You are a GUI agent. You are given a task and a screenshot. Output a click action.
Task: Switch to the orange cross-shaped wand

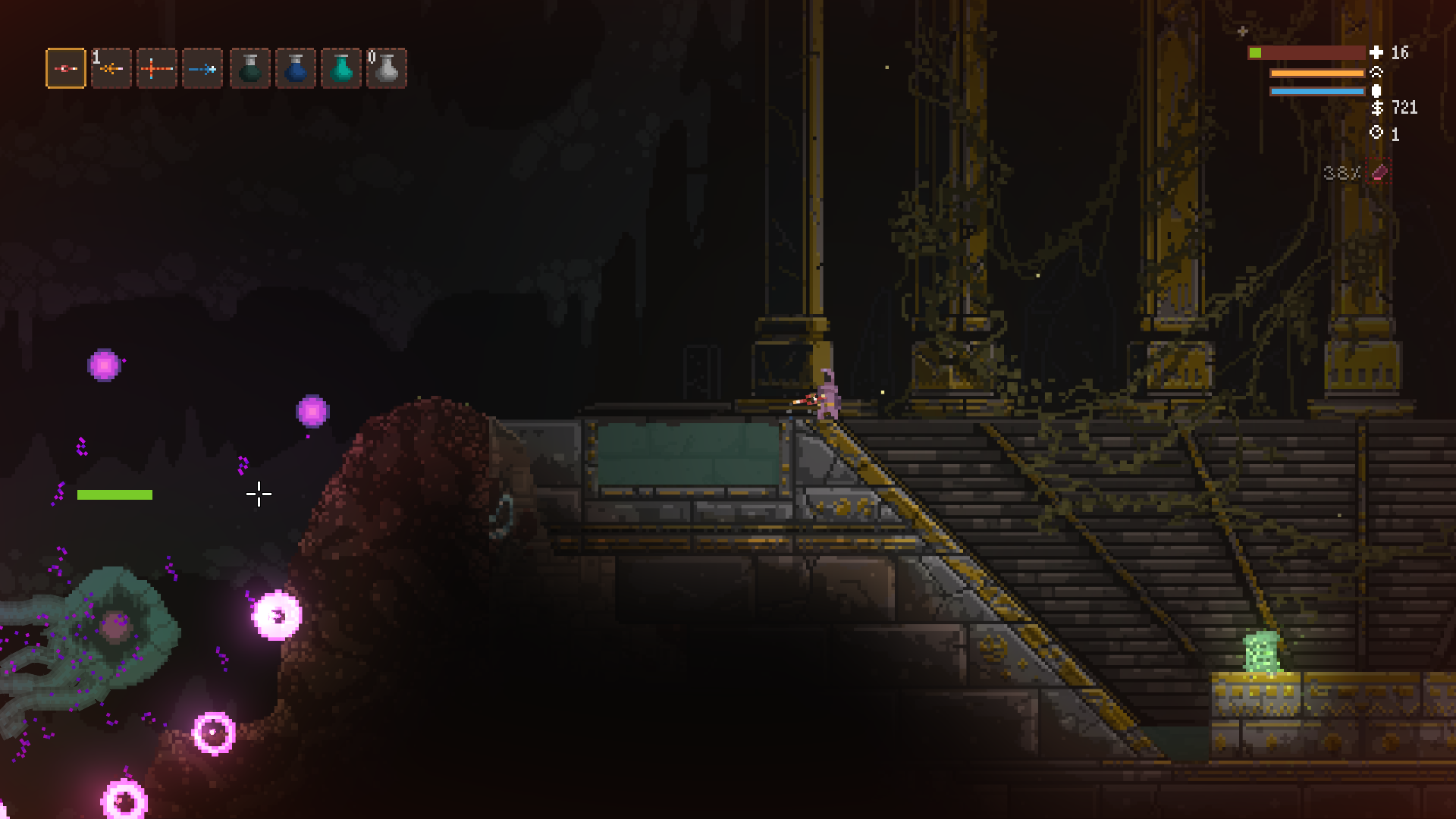click(157, 68)
